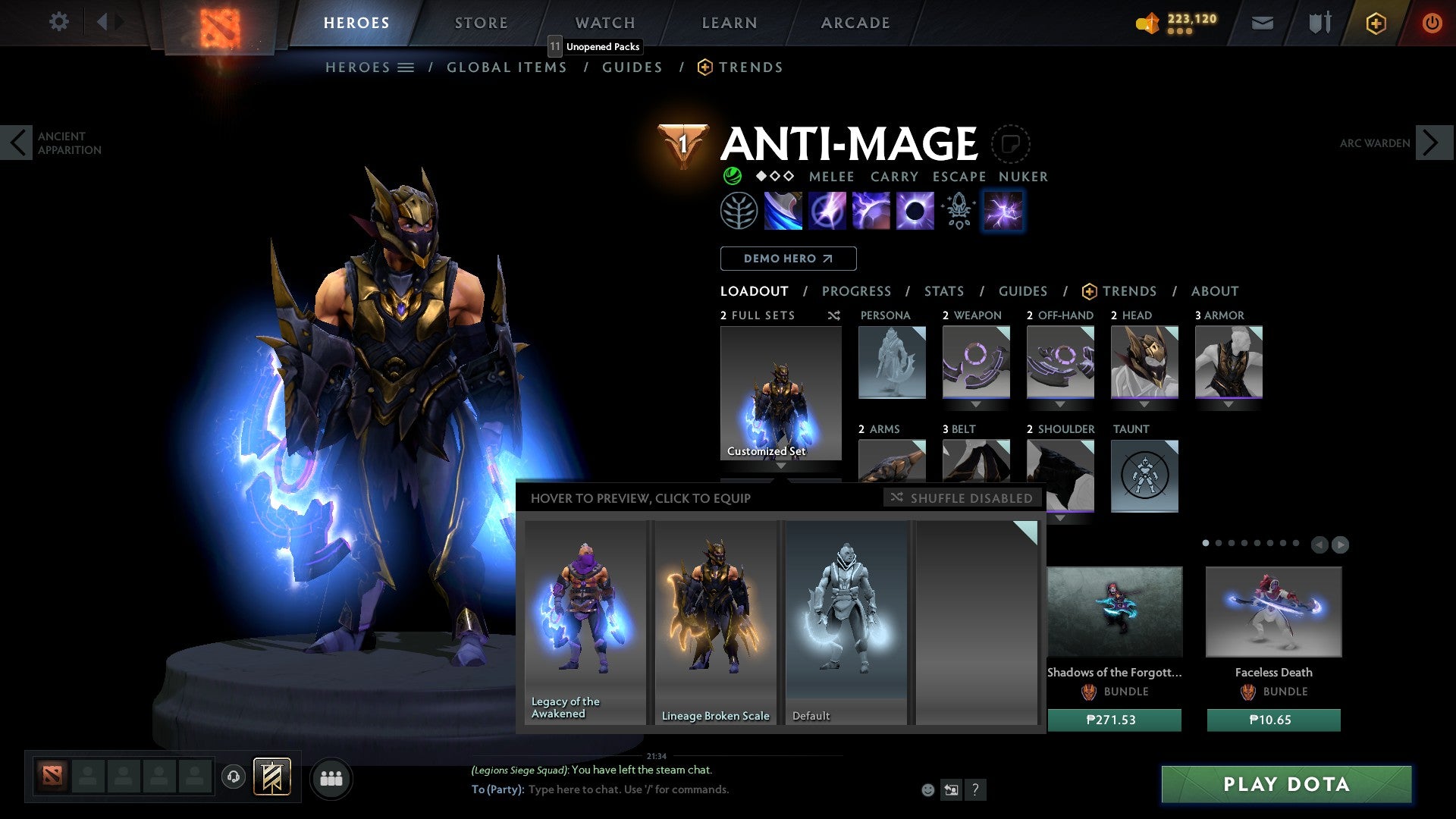Open the mail inbox icon in the top bar
The image size is (1456, 819).
[x=1262, y=23]
